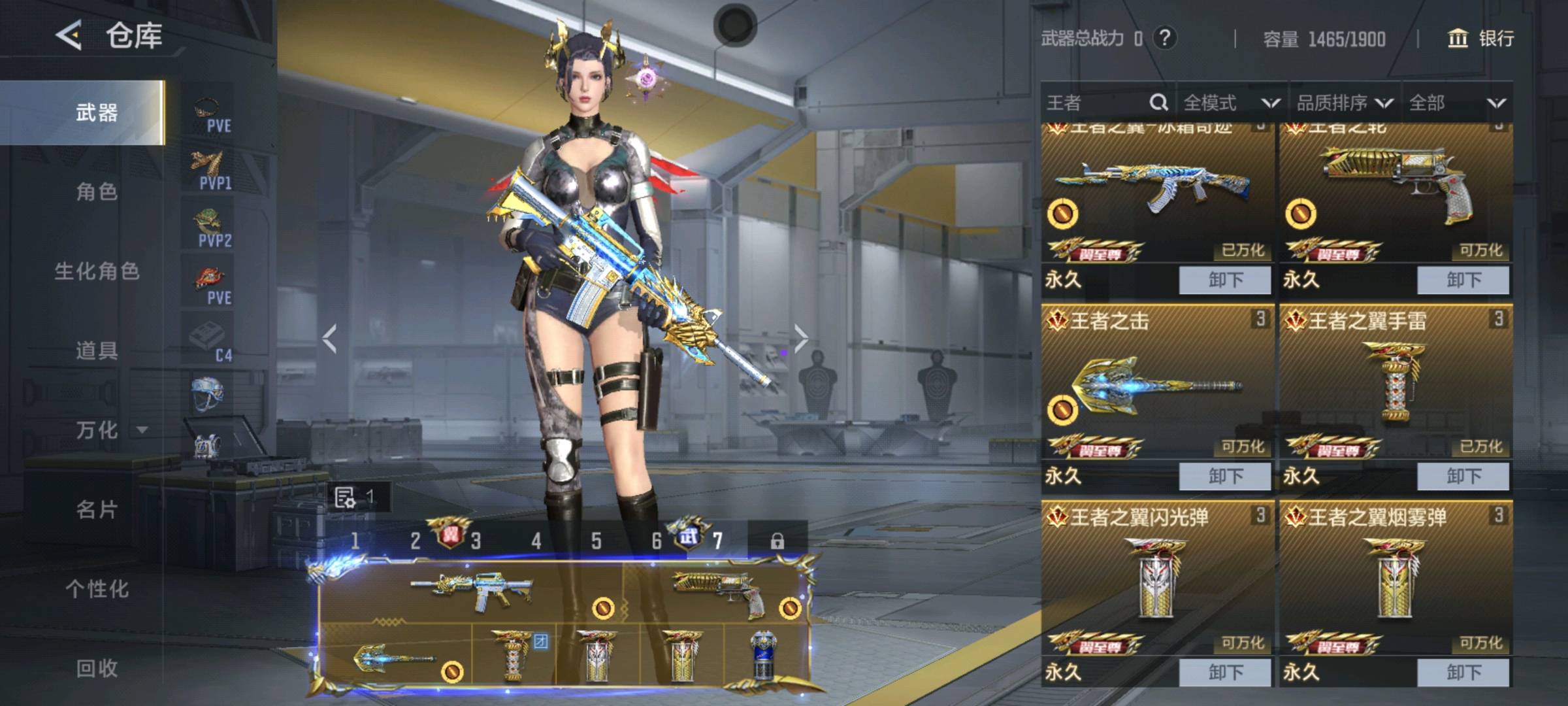Unequip 王者之击 with its 卸下 button
The height and width of the screenshot is (706, 1568).
pos(1225,477)
